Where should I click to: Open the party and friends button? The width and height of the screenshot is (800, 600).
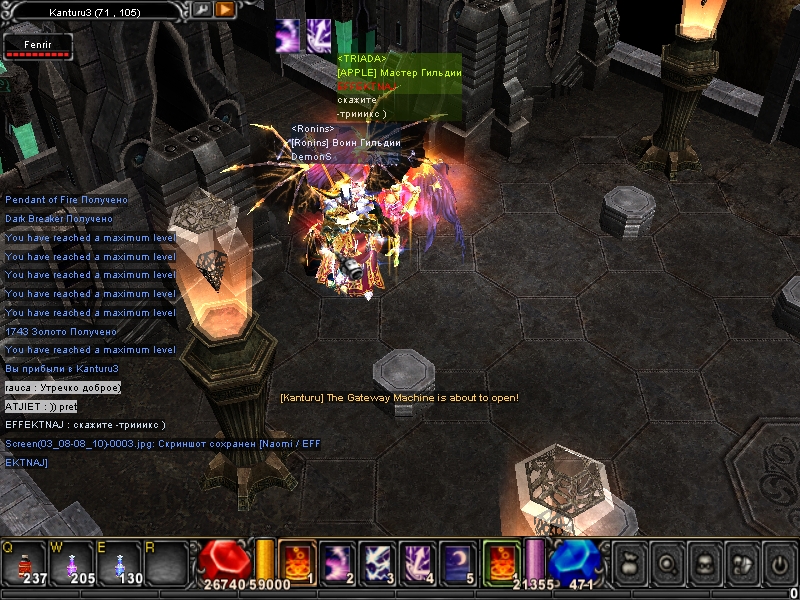click(742, 565)
